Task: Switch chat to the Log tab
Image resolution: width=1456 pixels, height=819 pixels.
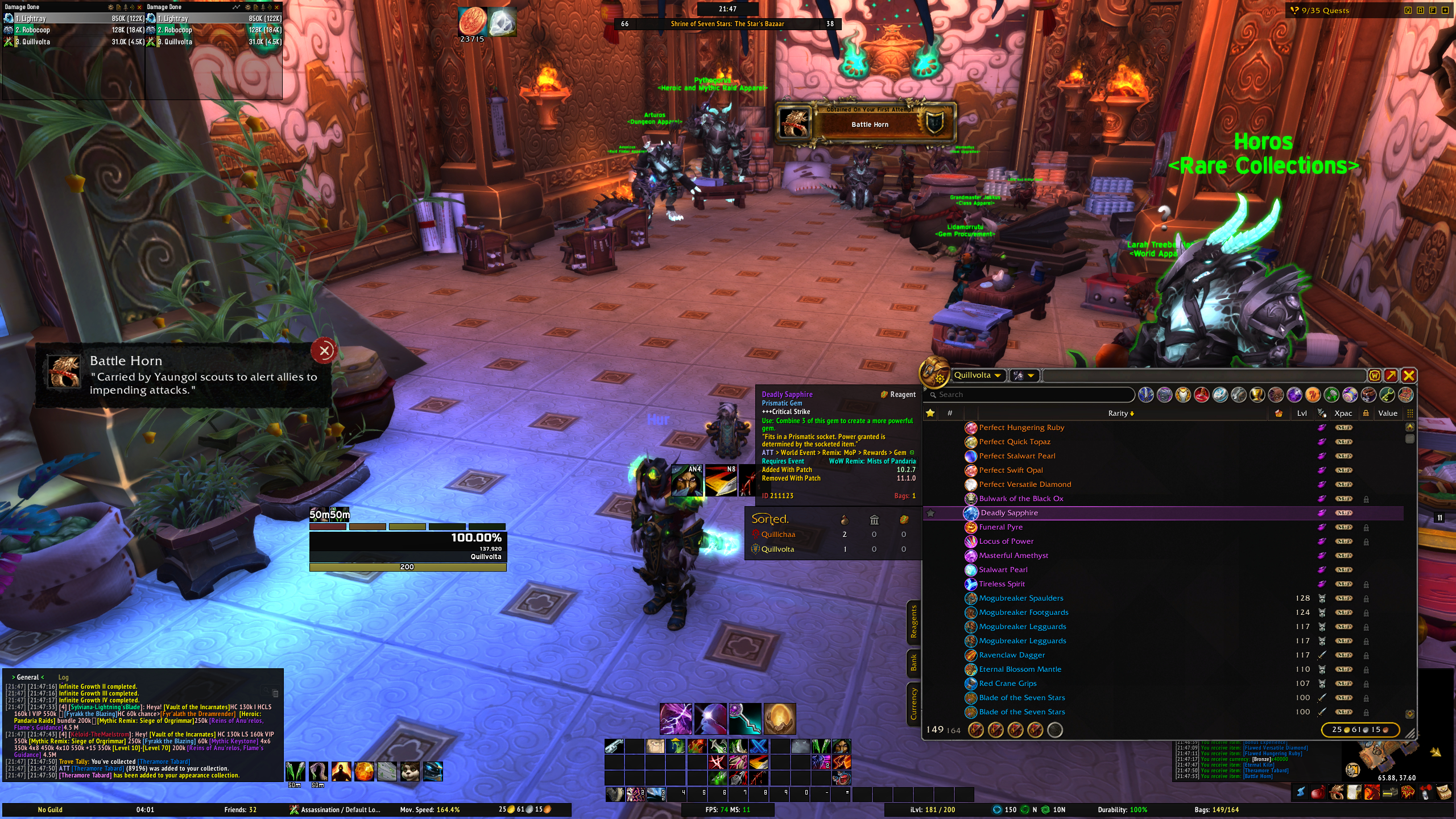Action: [63, 677]
